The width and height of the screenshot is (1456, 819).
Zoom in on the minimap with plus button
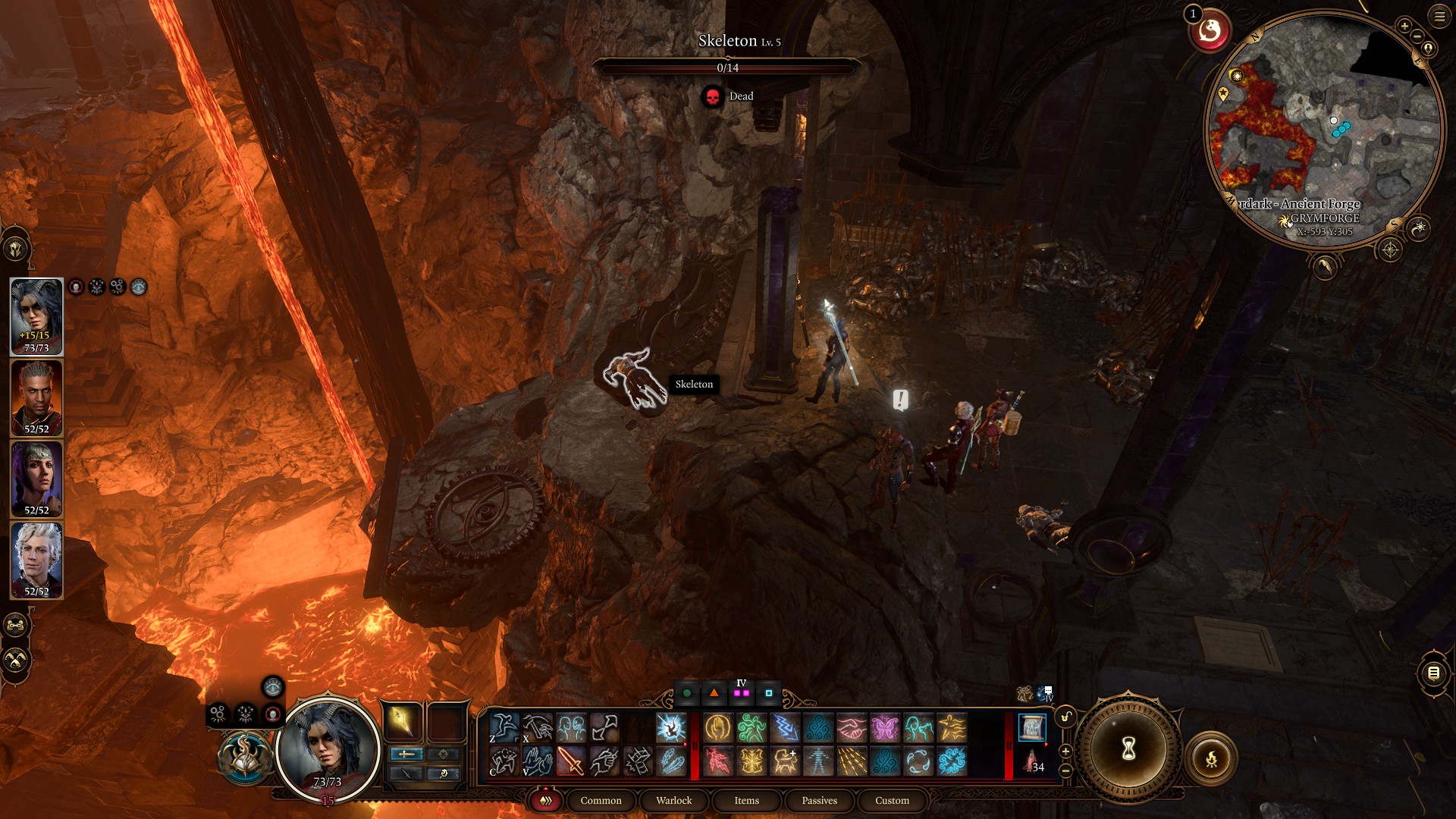click(1405, 25)
